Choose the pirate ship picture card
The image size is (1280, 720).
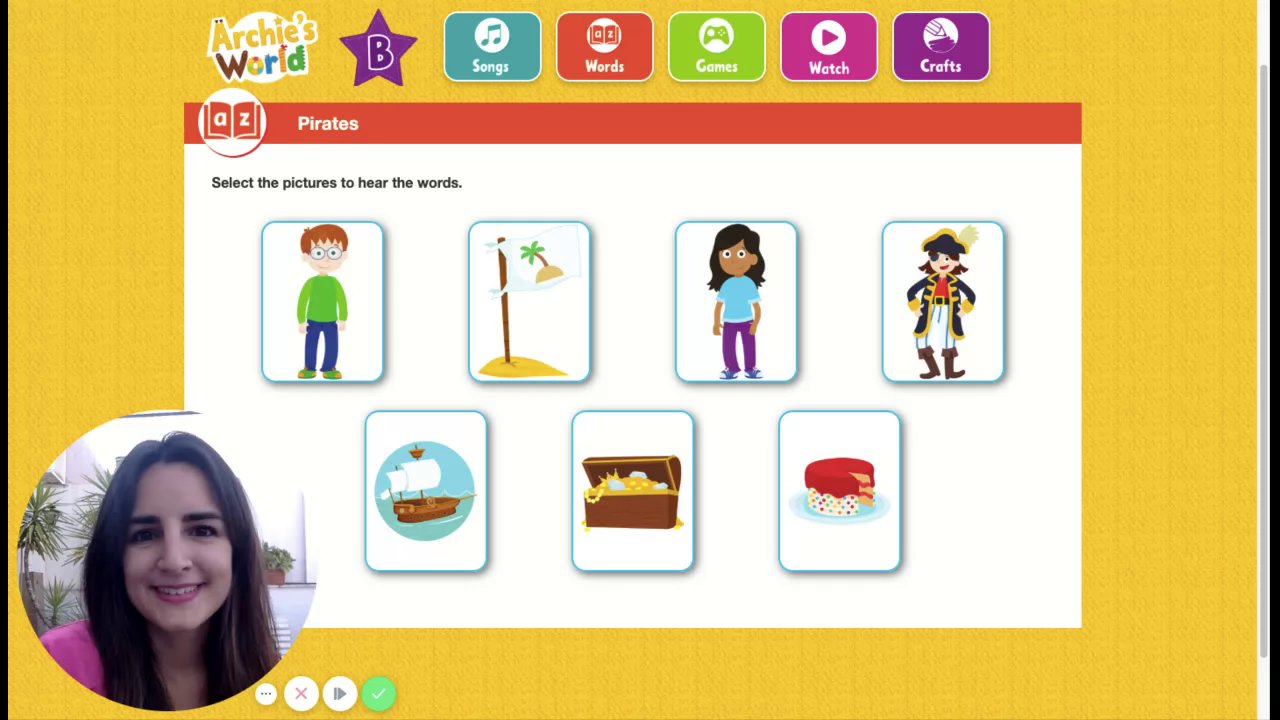click(x=426, y=491)
